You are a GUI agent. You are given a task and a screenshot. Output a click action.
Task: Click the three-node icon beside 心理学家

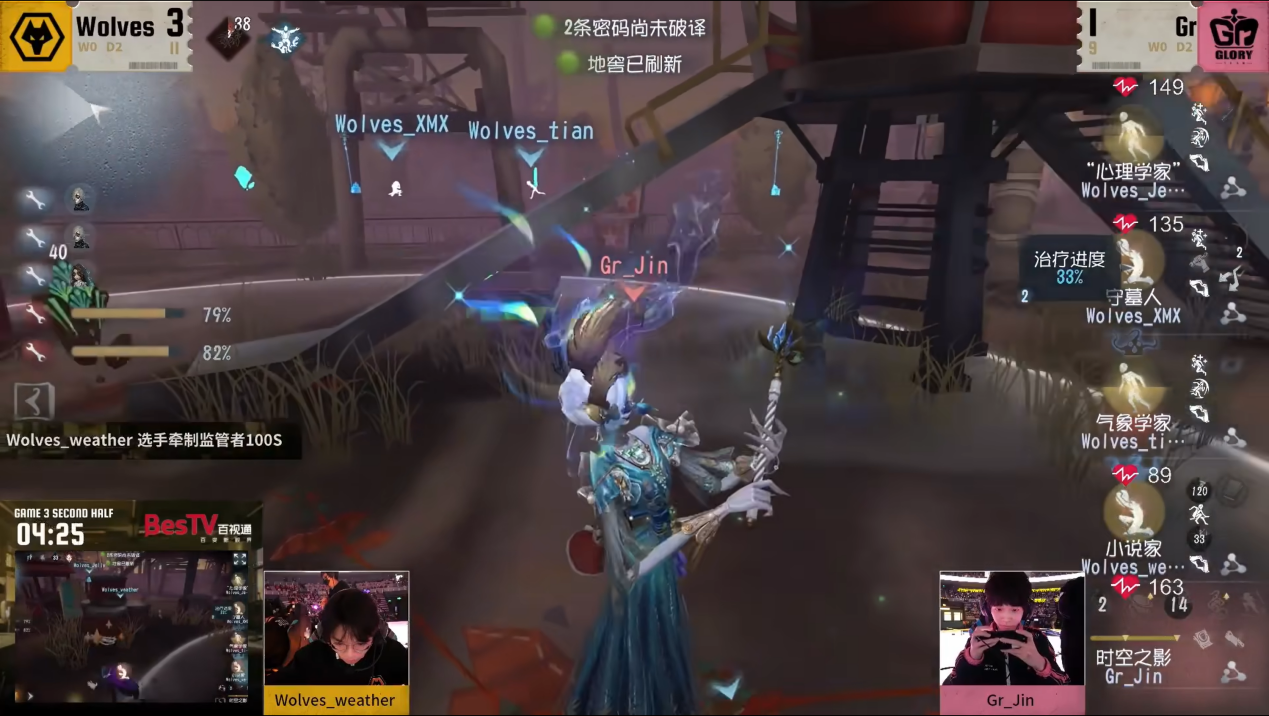1232,188
